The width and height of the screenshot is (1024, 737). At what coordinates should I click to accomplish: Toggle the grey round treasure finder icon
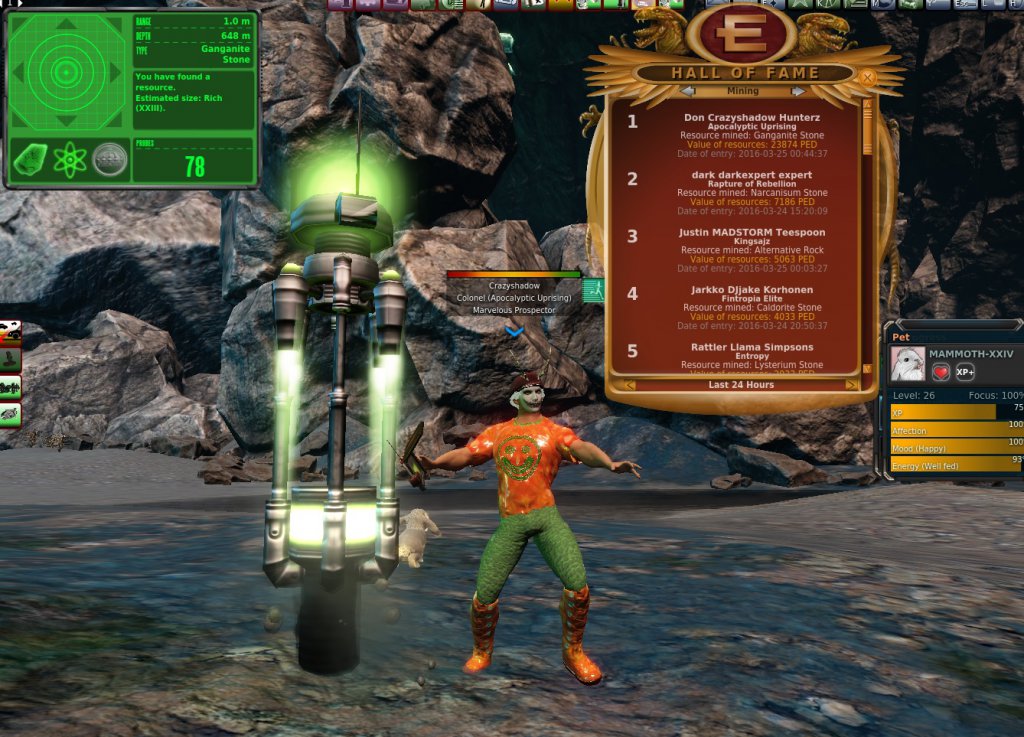tap(110, 160)
